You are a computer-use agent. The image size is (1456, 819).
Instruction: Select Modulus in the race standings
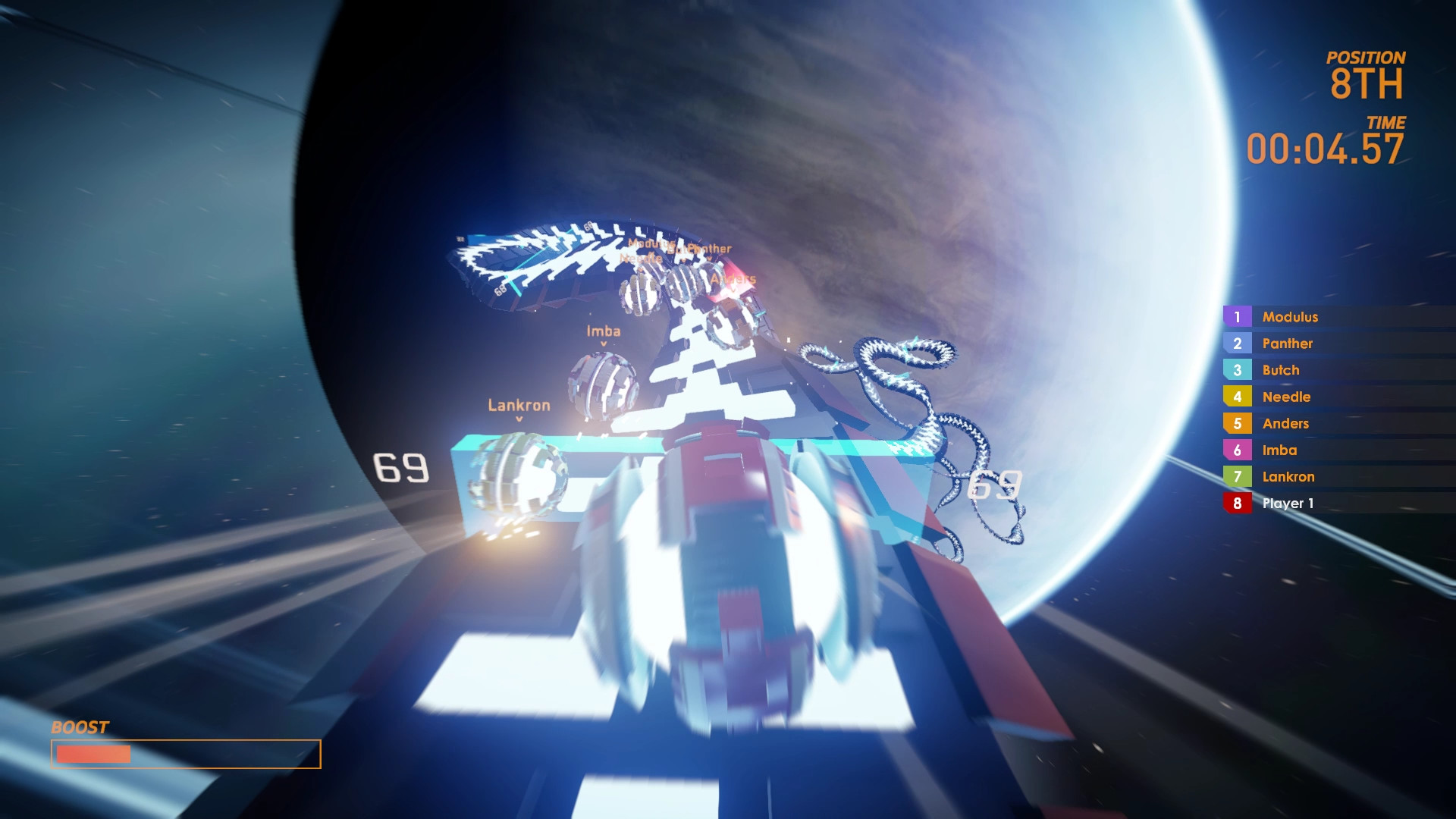tap(1290, 317)
